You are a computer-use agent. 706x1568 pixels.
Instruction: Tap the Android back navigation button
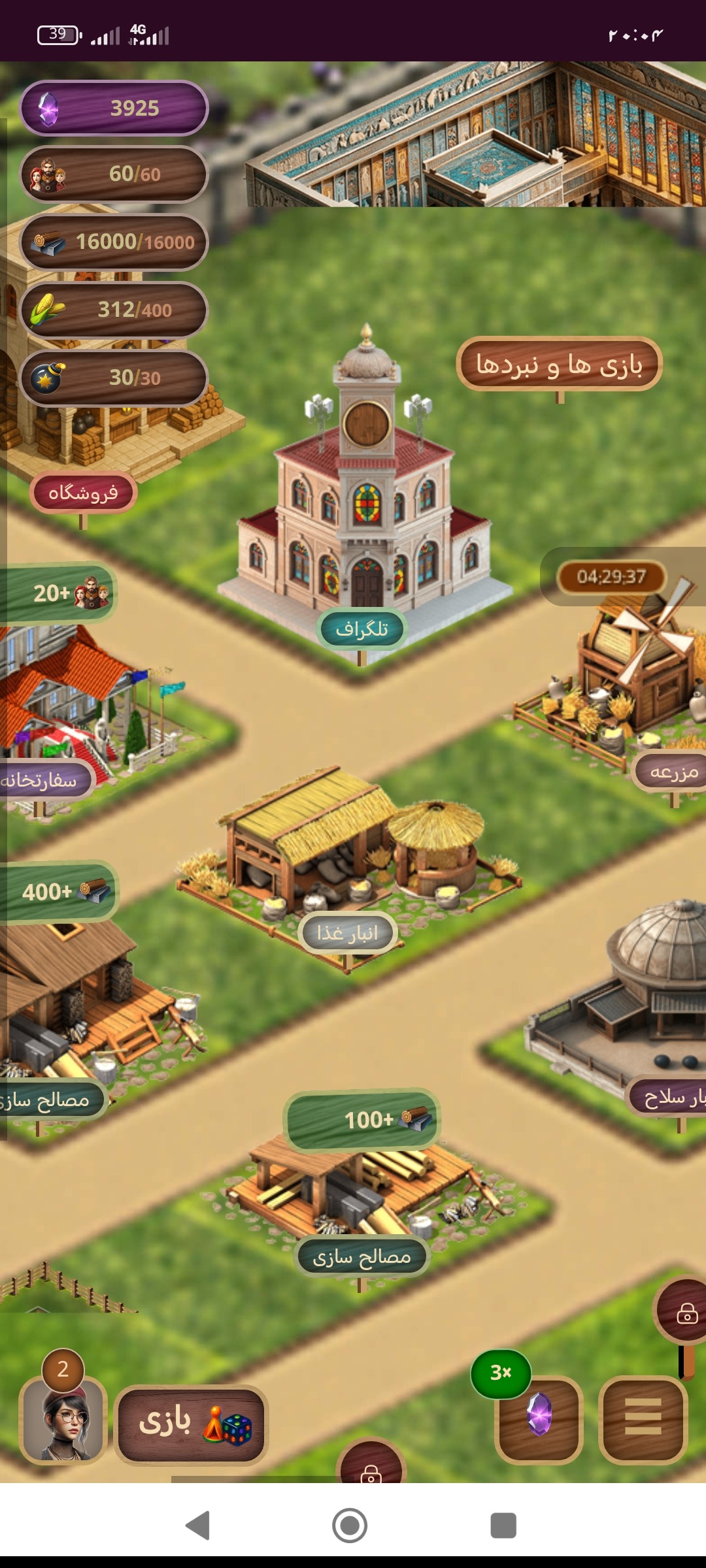197,1526
